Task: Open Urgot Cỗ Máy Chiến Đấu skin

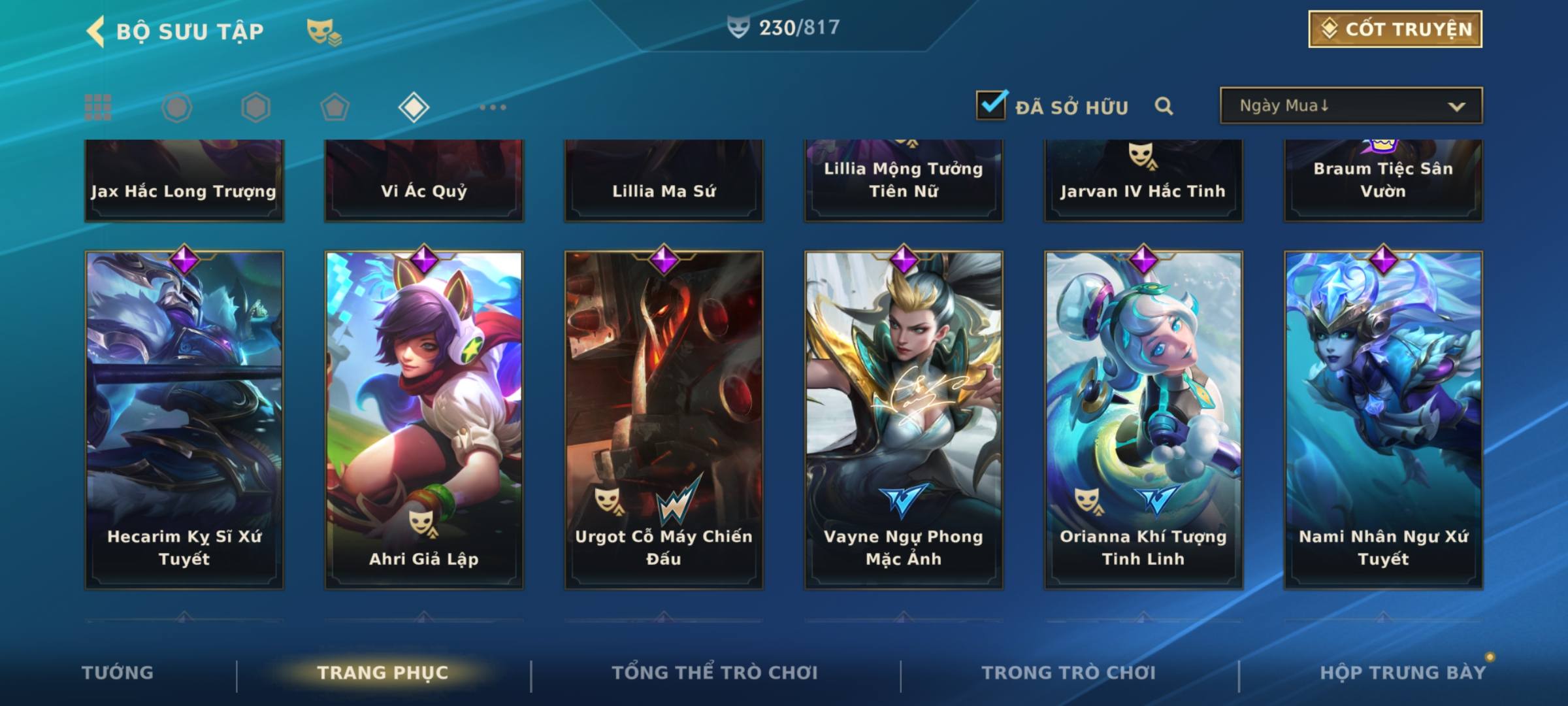Action: click(x=664, y=418)
